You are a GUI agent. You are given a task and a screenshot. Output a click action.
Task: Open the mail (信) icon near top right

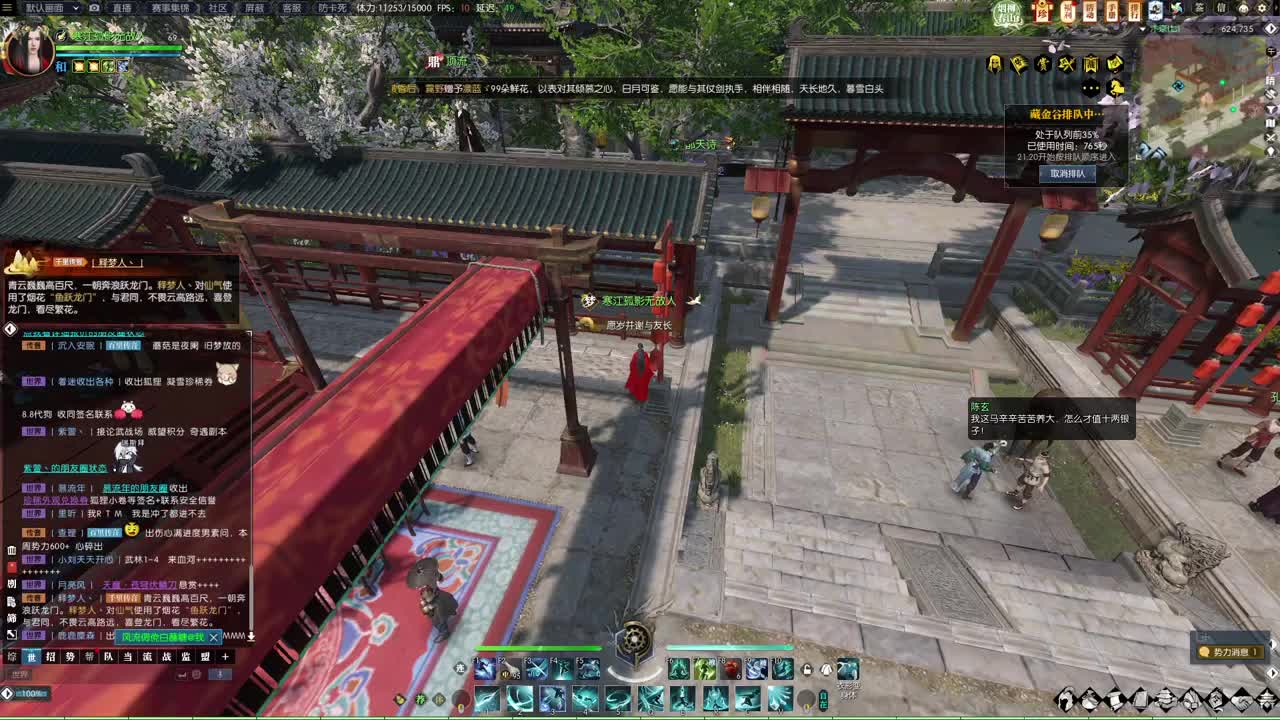point(1221,7)
